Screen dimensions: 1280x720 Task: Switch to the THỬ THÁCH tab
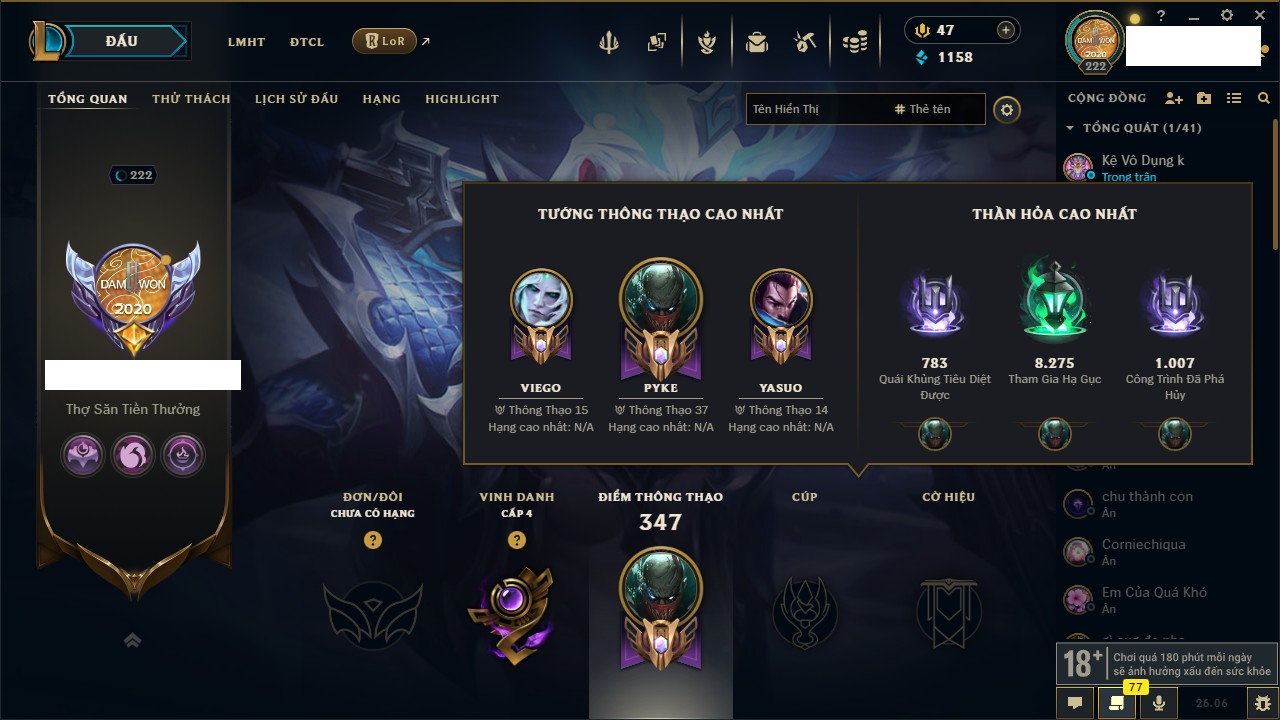click(x=191, y=99)
